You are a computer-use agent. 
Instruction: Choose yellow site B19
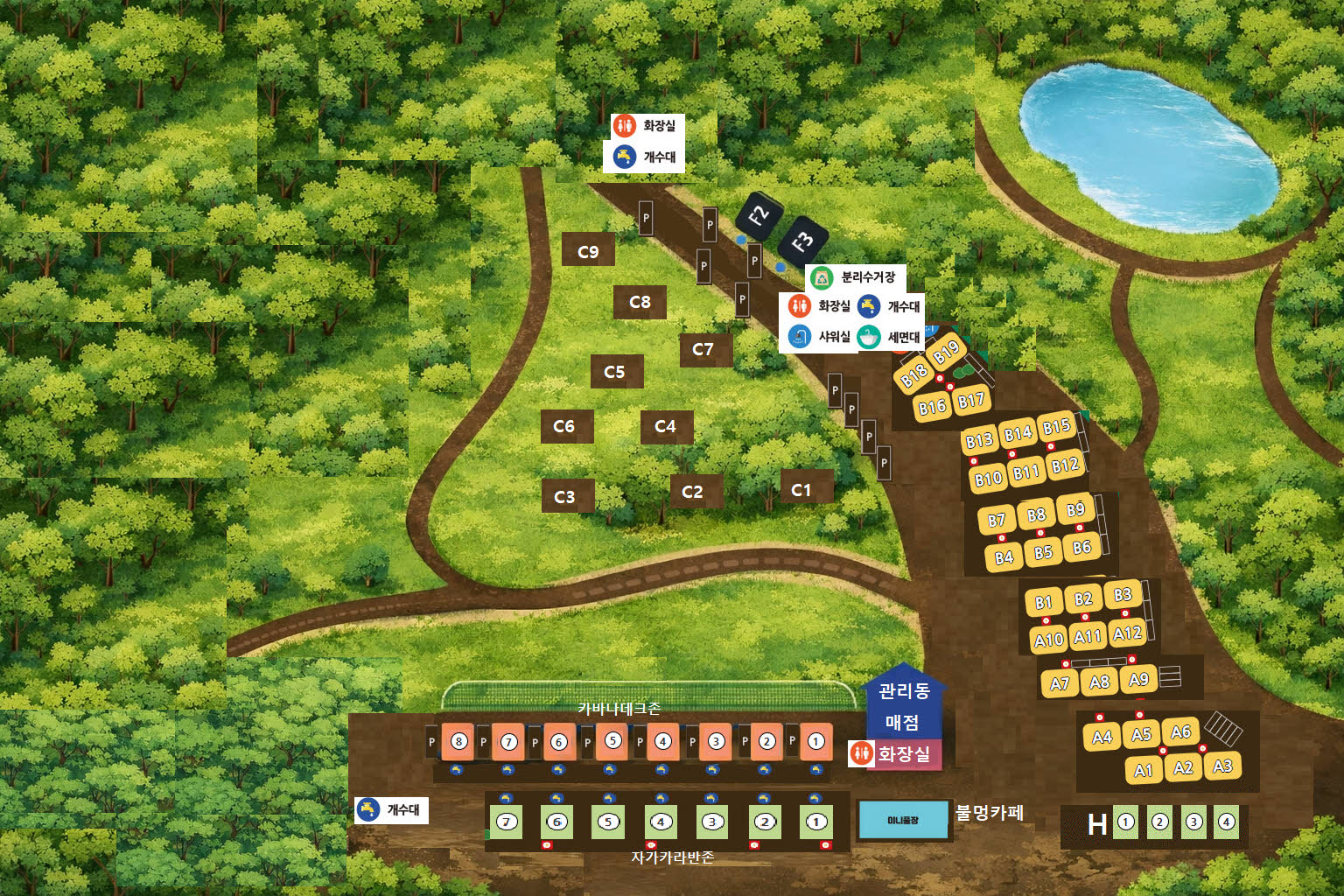[946, 353]
